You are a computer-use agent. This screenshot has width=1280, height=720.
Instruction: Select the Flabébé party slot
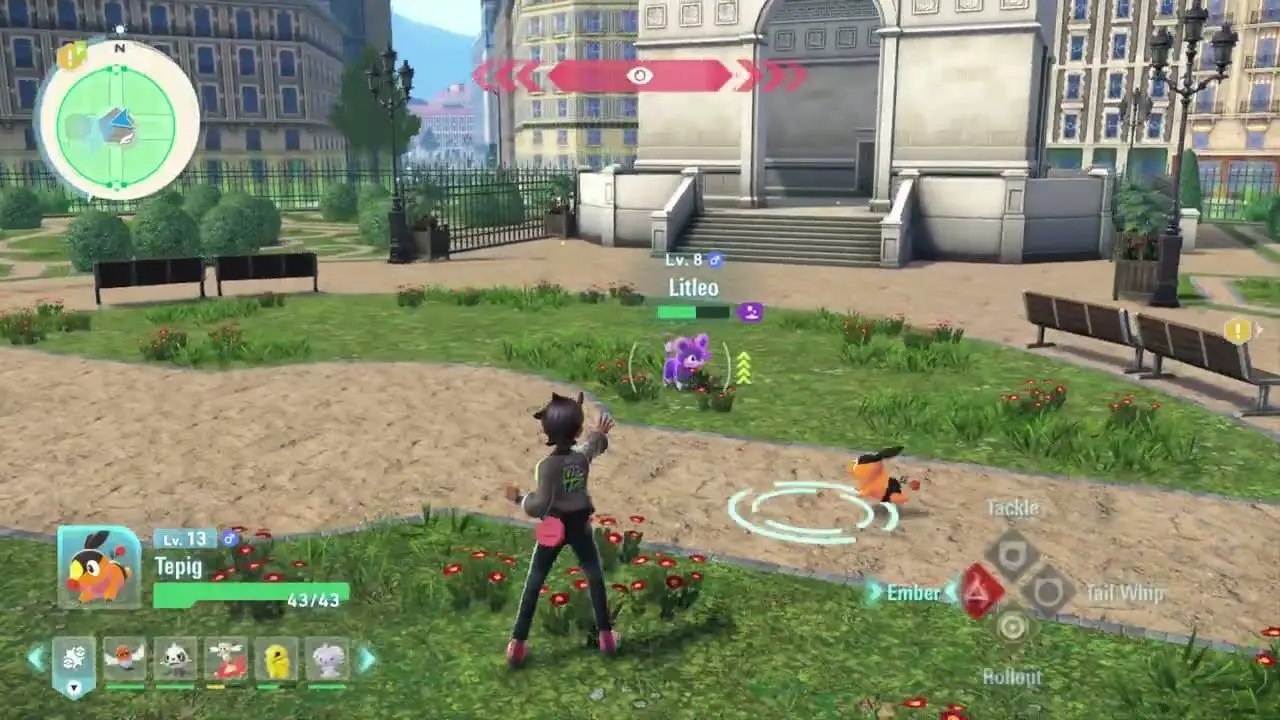226,660
